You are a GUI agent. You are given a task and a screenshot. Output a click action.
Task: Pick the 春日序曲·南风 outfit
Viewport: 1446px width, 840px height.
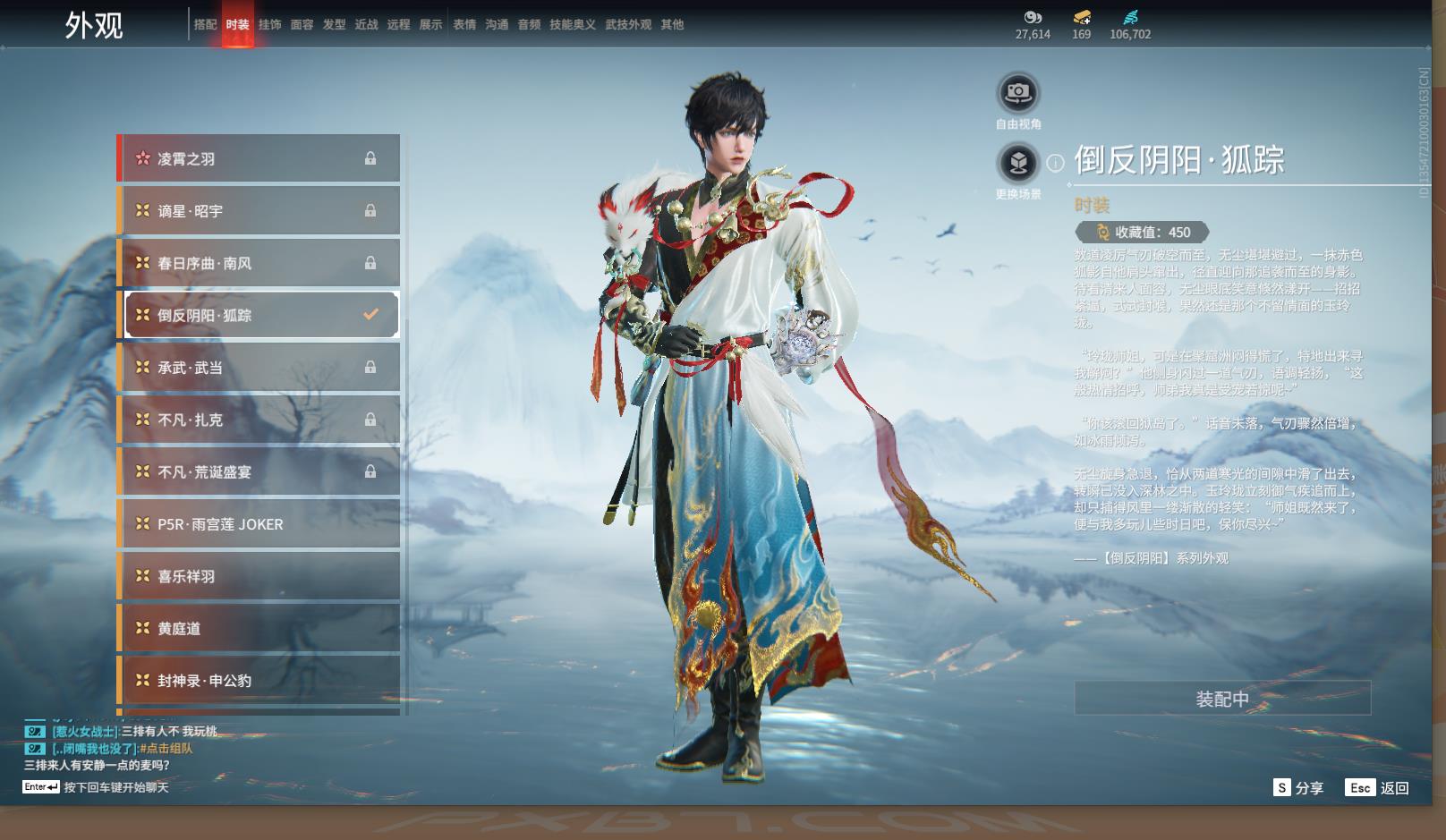(x=259, y=263)
